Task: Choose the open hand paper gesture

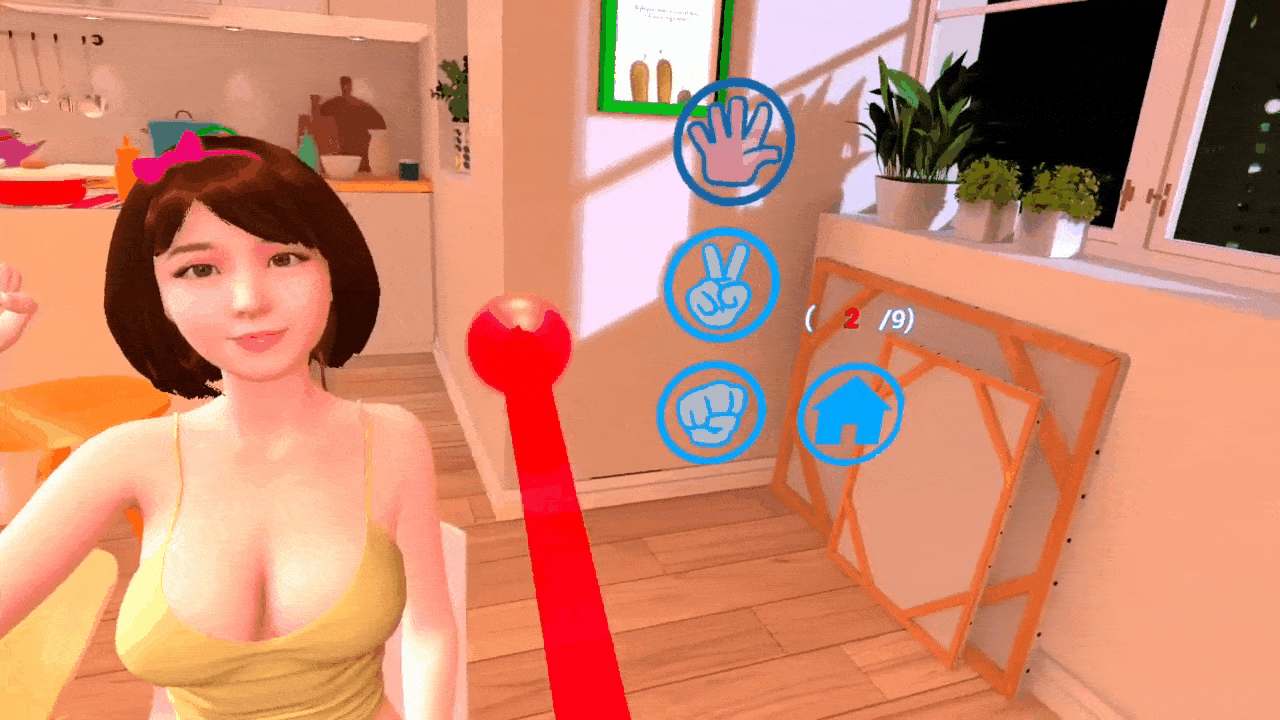Action: pos(734,142)
